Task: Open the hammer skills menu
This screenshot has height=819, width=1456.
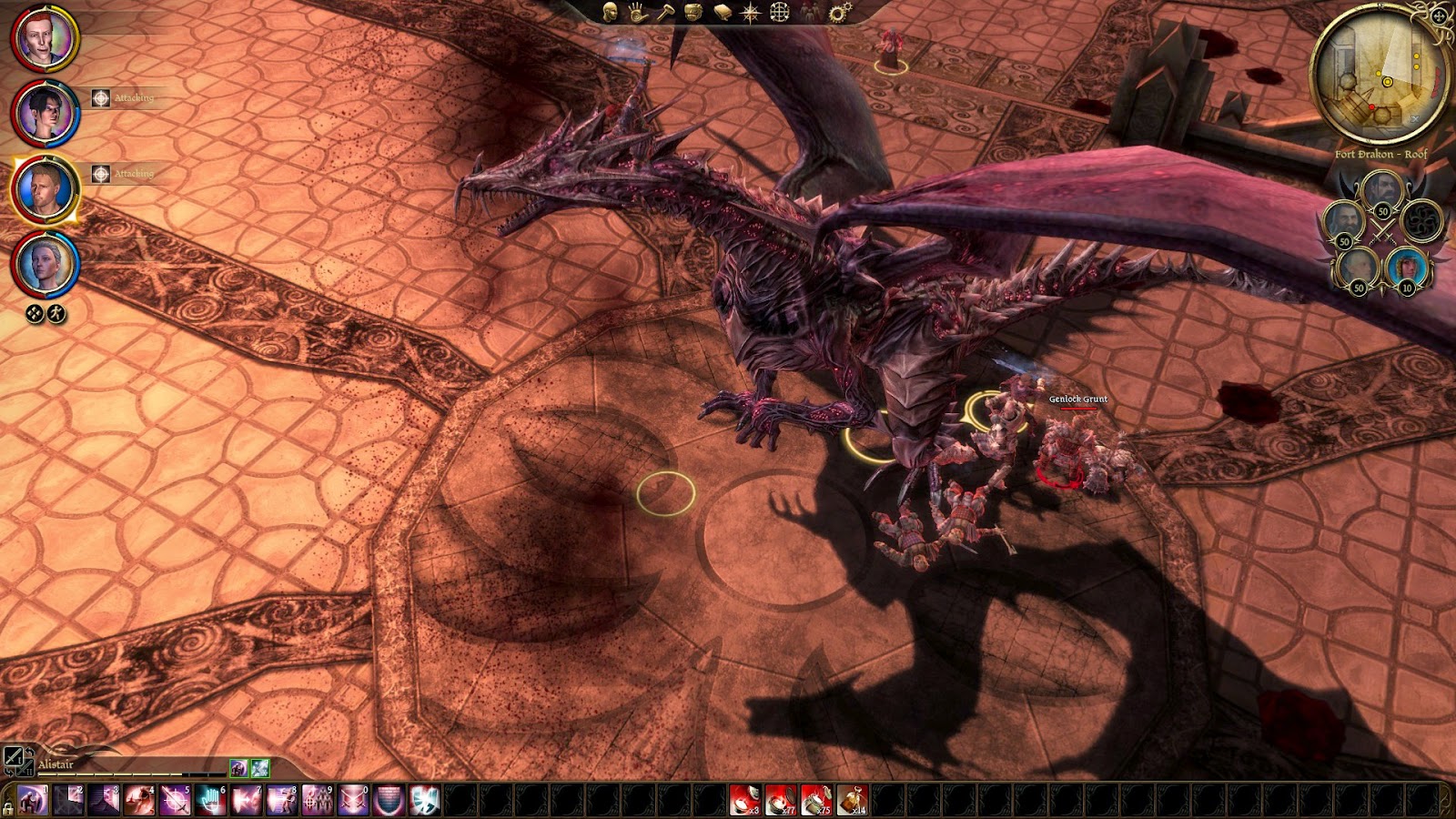Action: click(x=664, y=12)
